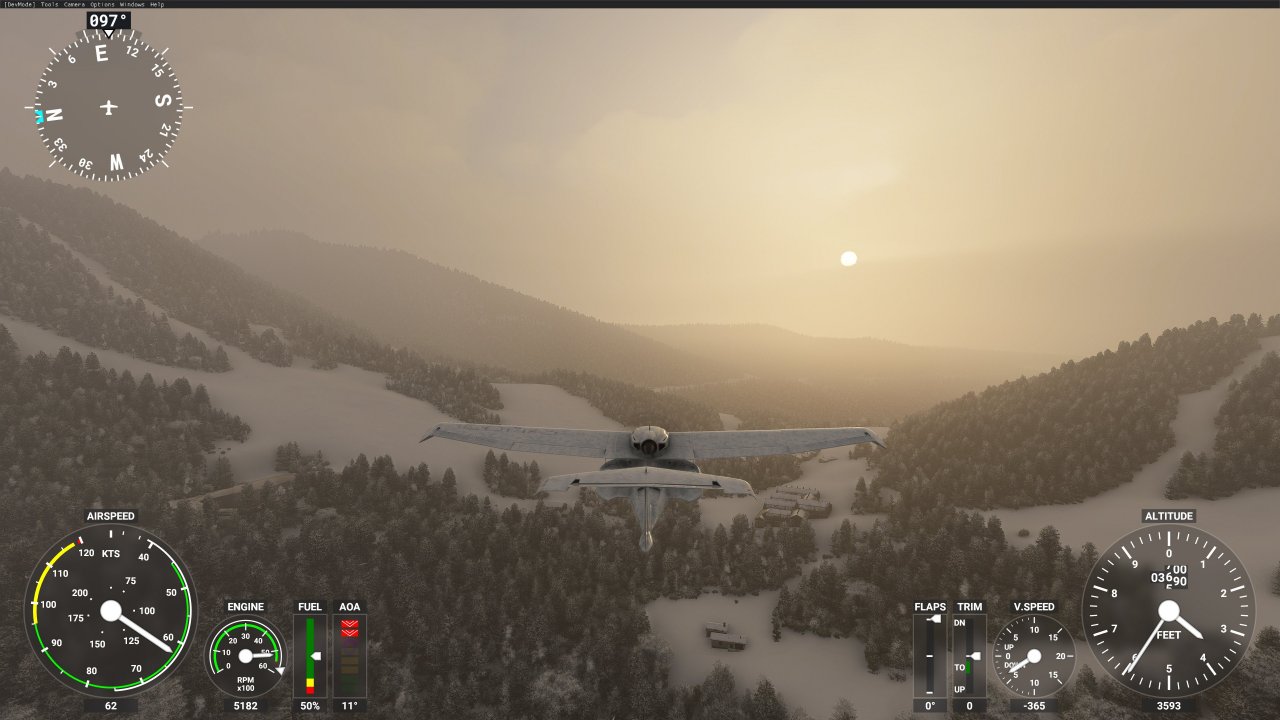Viewport: 1280px width, 720px height.
Task: Click the AIRSPEED gauge indicator
Action: 110,610
